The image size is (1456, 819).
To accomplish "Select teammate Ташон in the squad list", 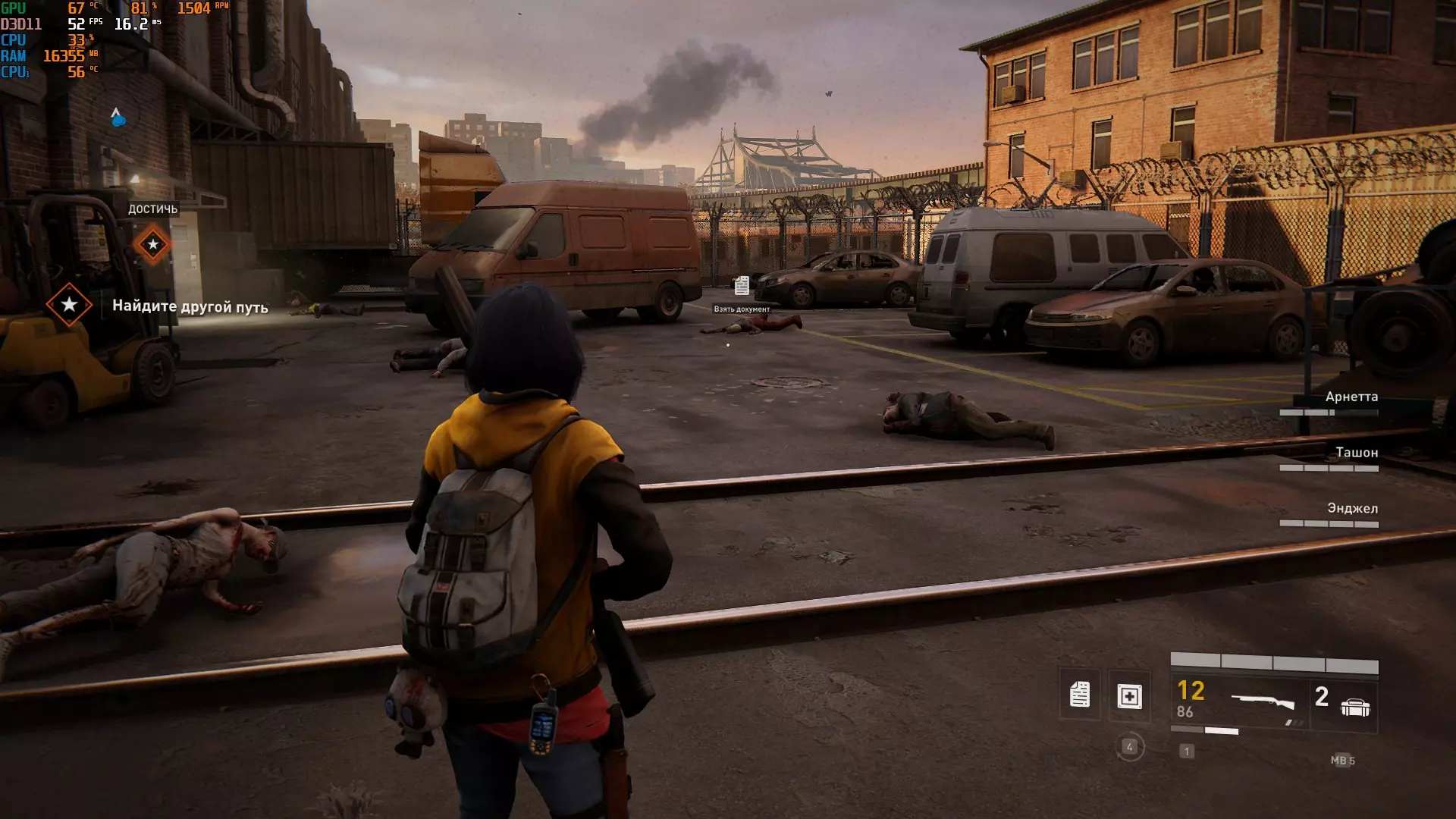I will 1356,453.
